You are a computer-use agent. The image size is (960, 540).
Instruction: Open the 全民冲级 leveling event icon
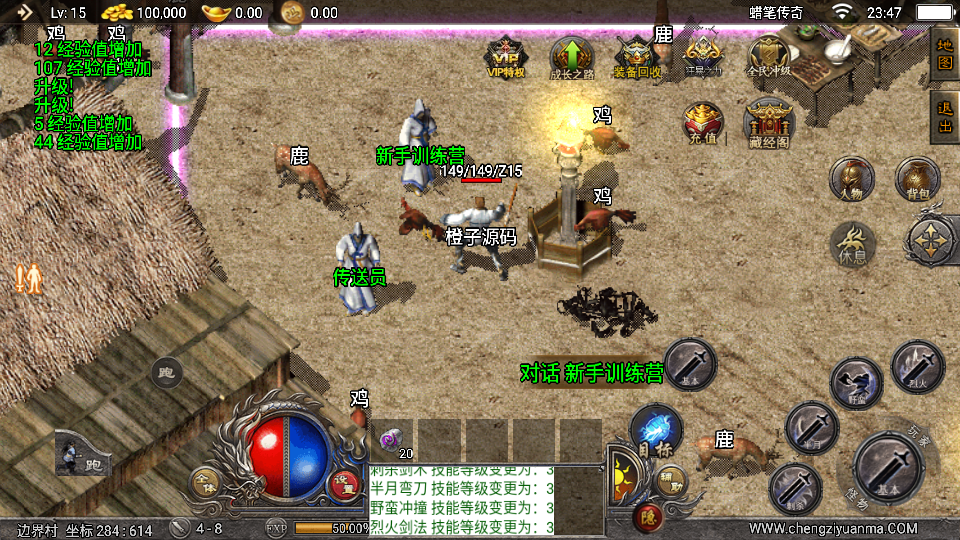click(x=768, y=58)
